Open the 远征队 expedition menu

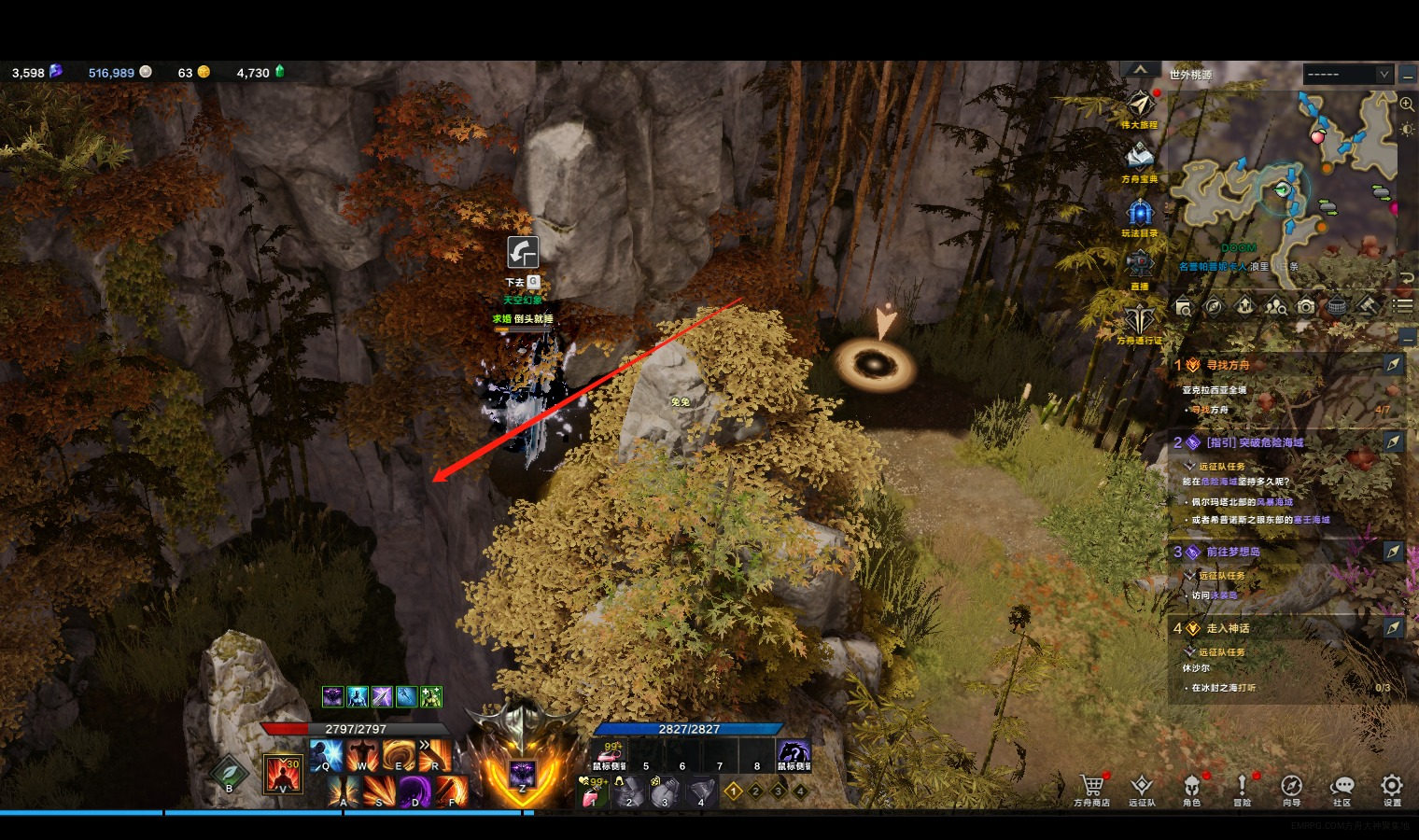tap(1141, 787)
